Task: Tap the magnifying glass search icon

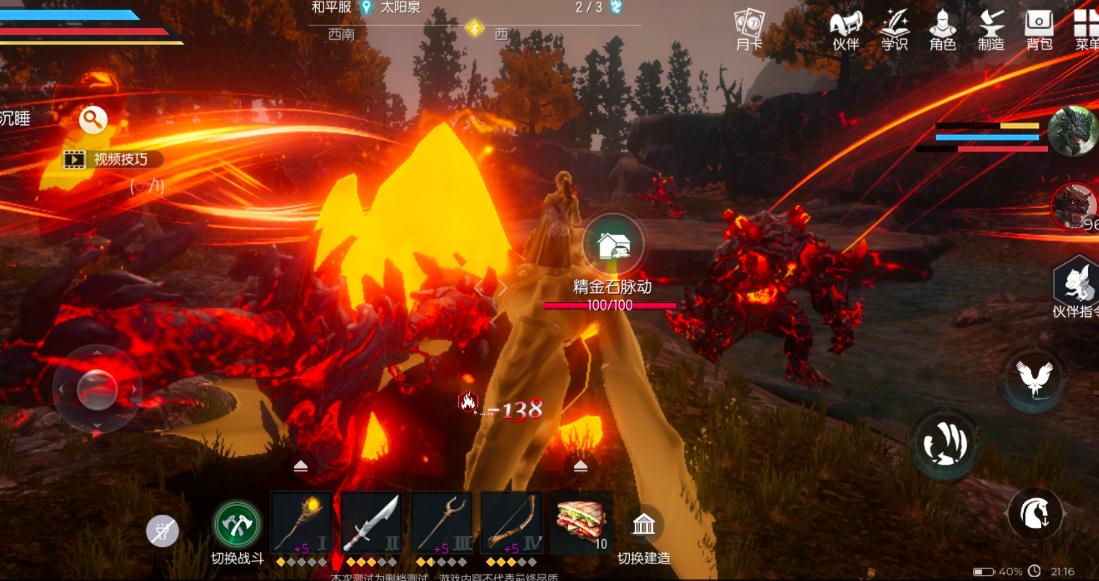Action: tap(93, 120)
